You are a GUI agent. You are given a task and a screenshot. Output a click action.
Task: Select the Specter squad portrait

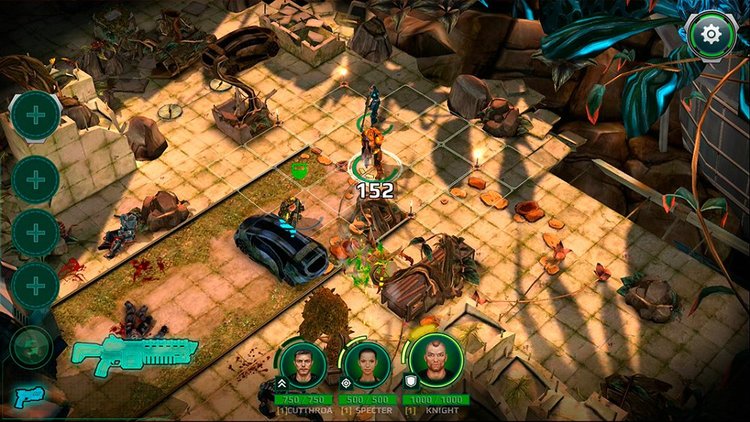367,364
